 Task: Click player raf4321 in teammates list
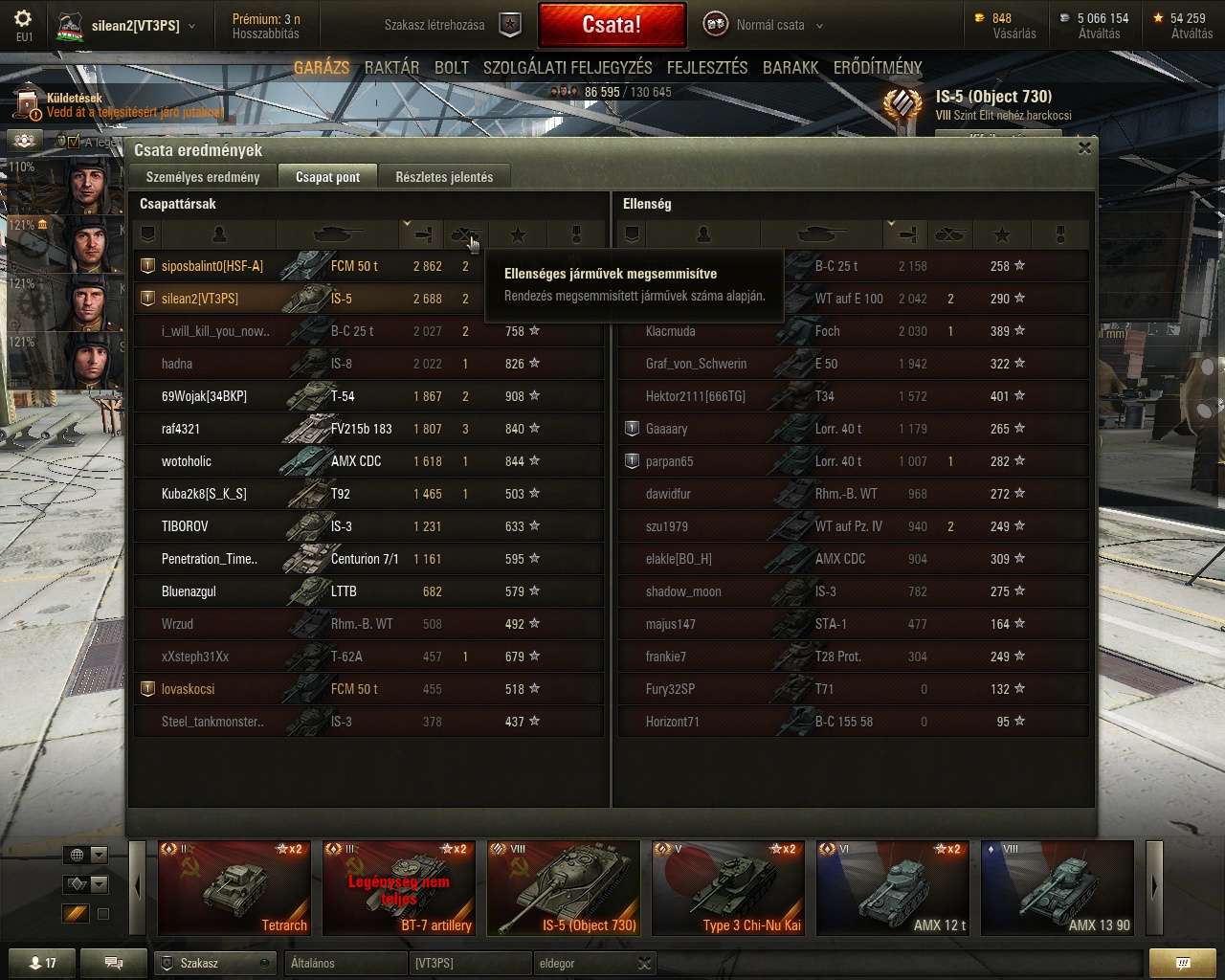click(x=181, y=429)
